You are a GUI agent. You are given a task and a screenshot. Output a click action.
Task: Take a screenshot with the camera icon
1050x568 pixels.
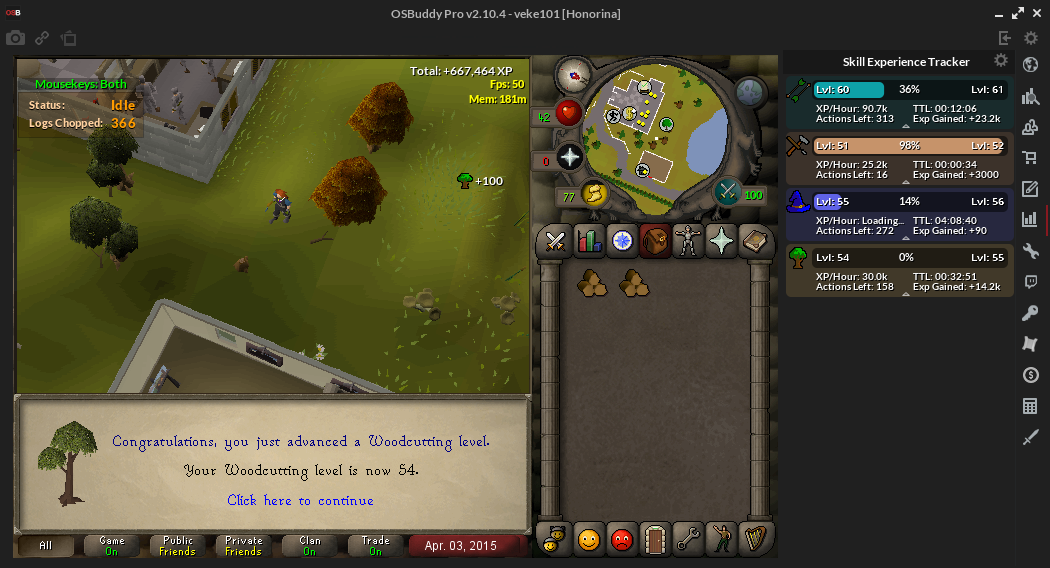click(x=15, y=39)
